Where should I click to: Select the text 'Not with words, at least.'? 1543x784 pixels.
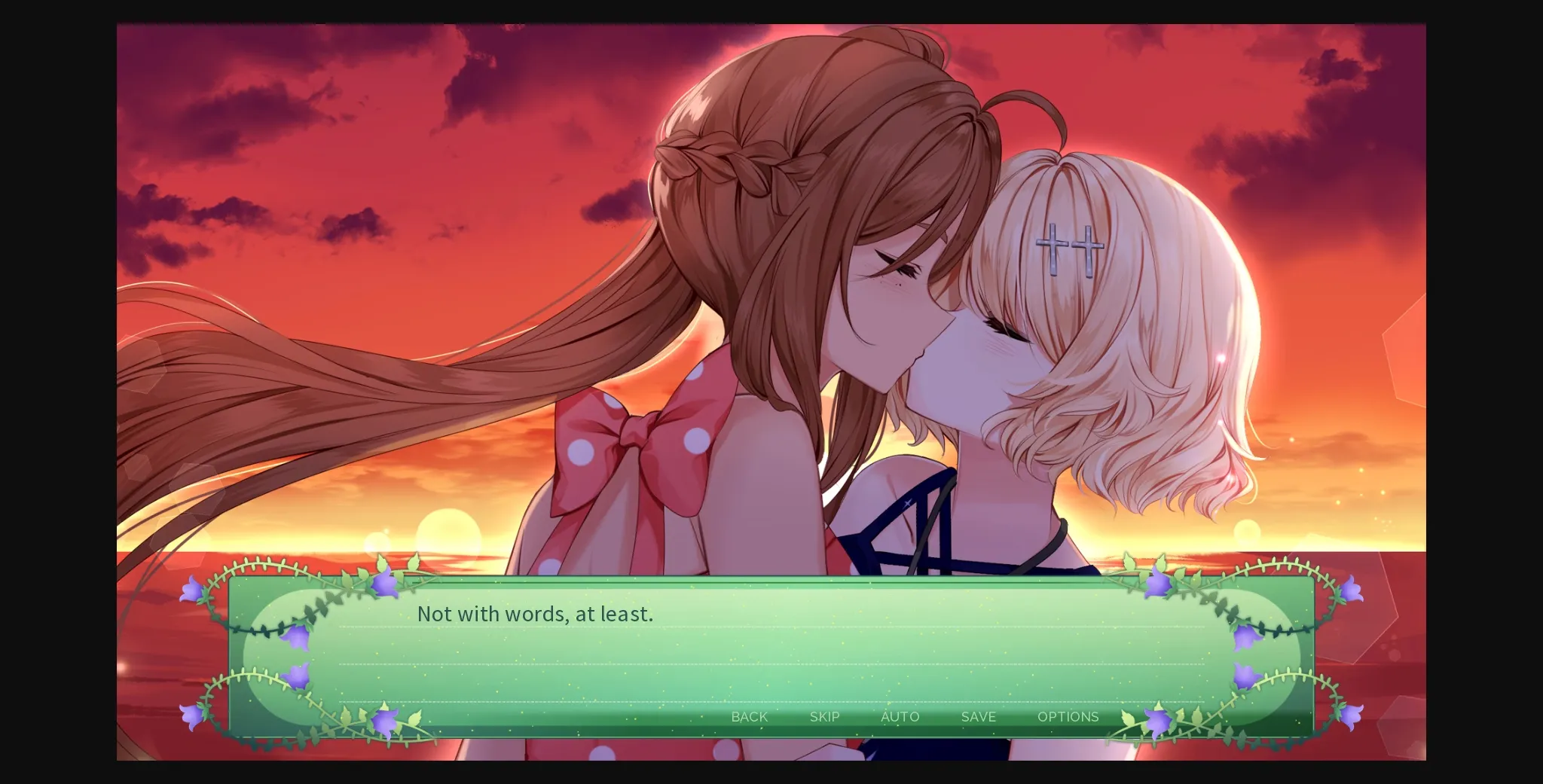[535, 614]
